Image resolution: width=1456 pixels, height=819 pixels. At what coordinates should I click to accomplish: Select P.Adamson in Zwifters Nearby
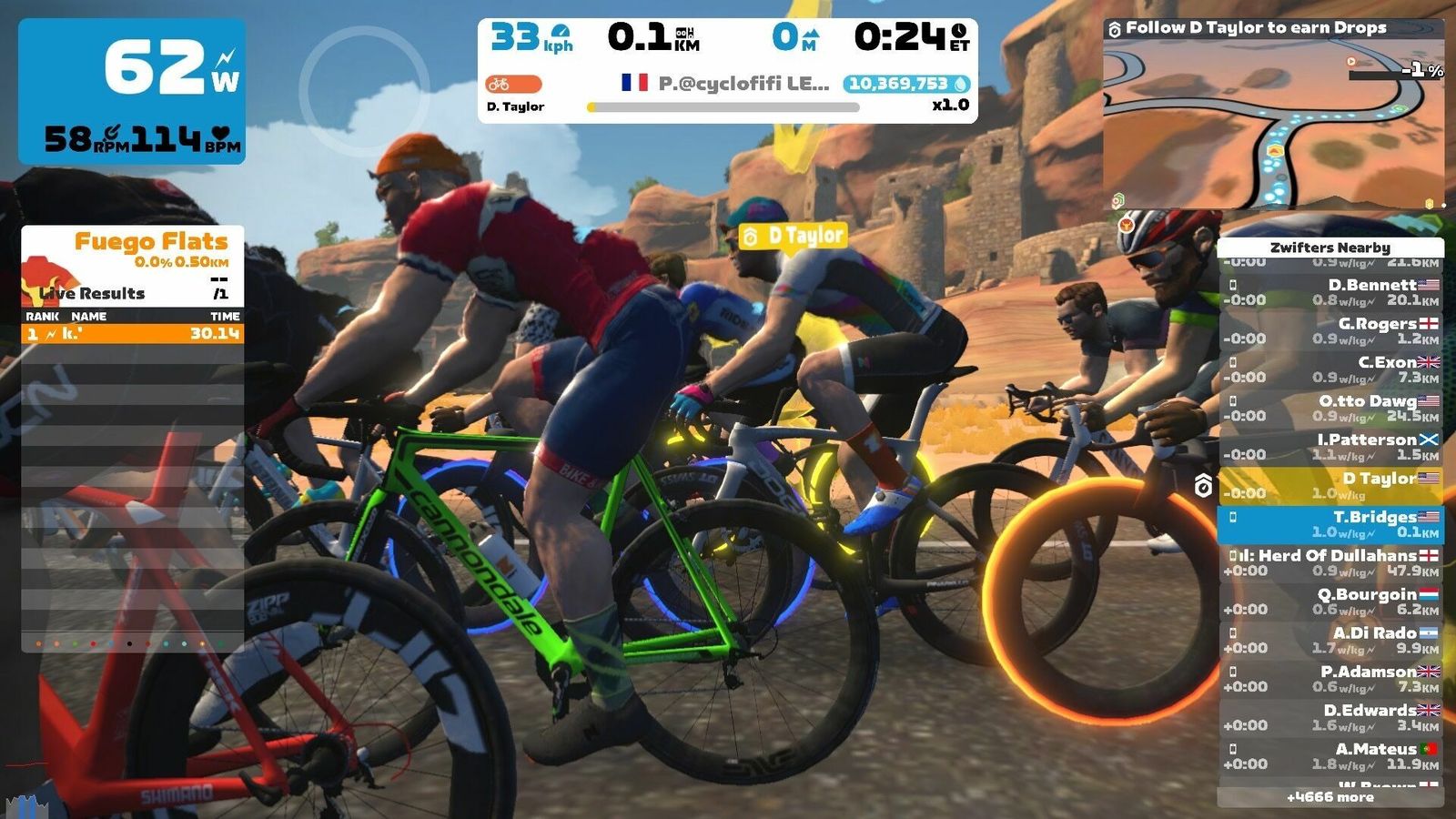click(x=1330, y=679)
